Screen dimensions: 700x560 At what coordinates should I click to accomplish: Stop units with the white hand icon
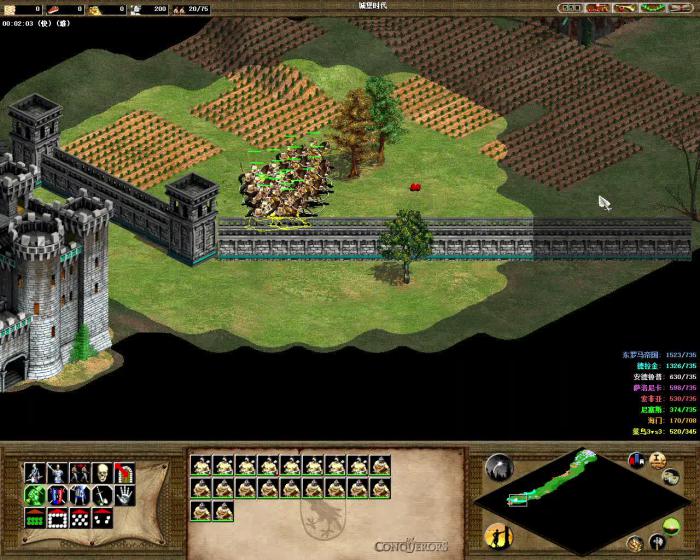click(x=125, y=495)
